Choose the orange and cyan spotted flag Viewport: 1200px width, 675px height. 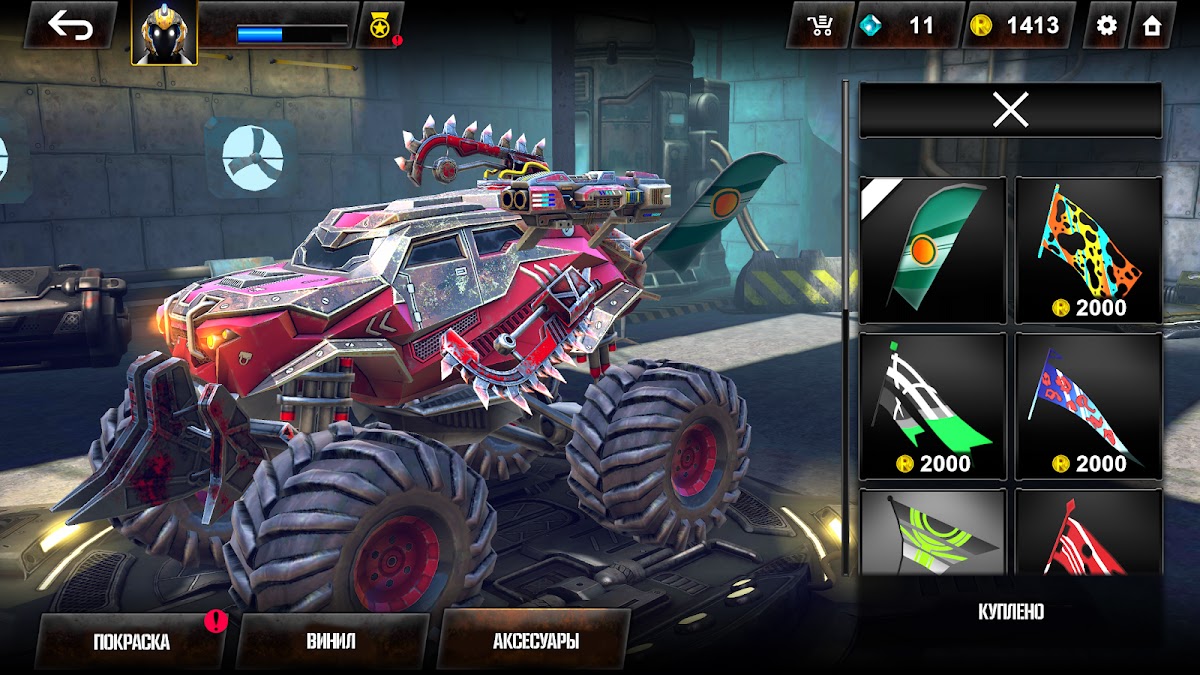(1088, 250)
